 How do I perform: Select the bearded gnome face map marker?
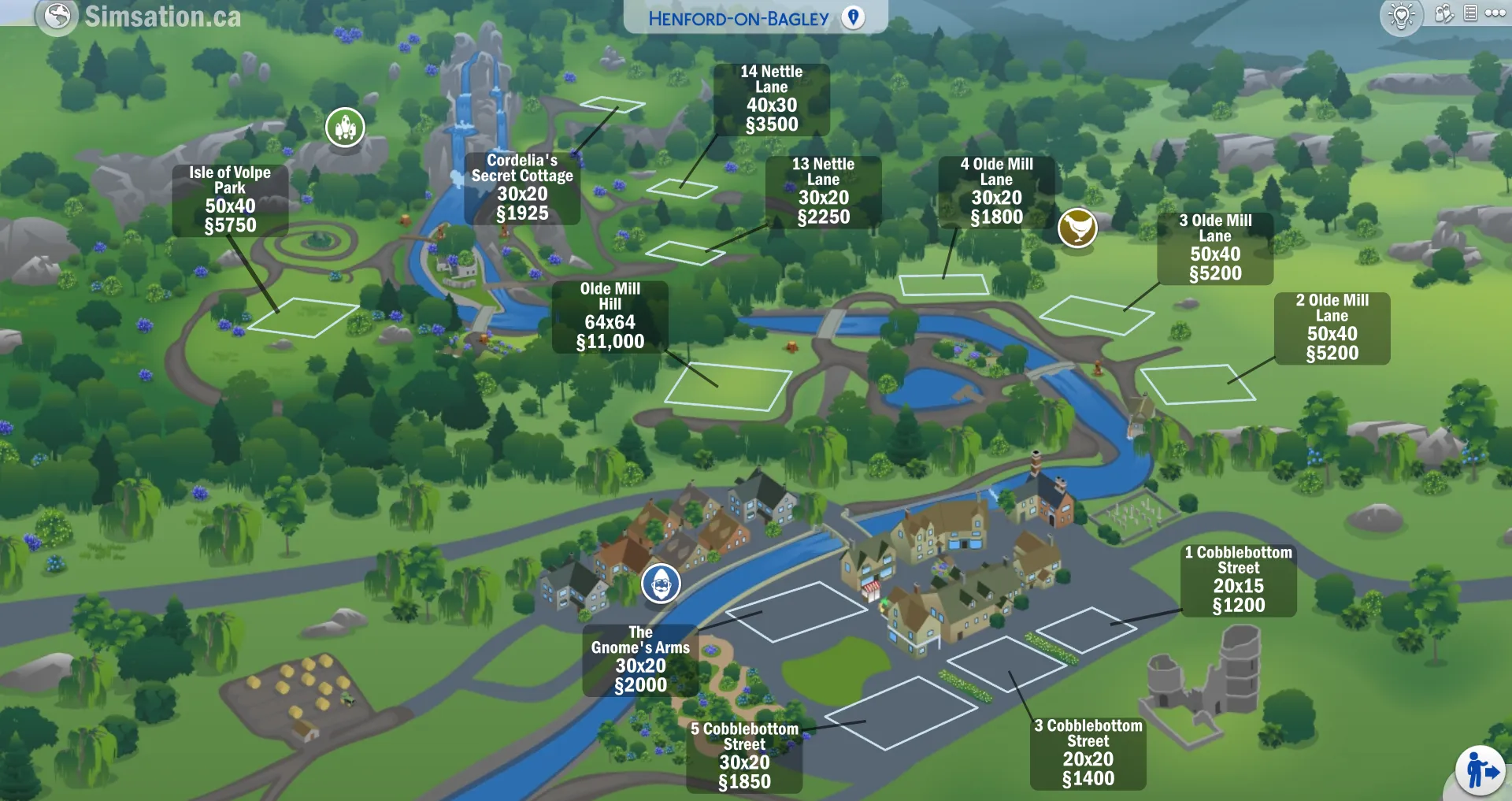coord(661,584)
